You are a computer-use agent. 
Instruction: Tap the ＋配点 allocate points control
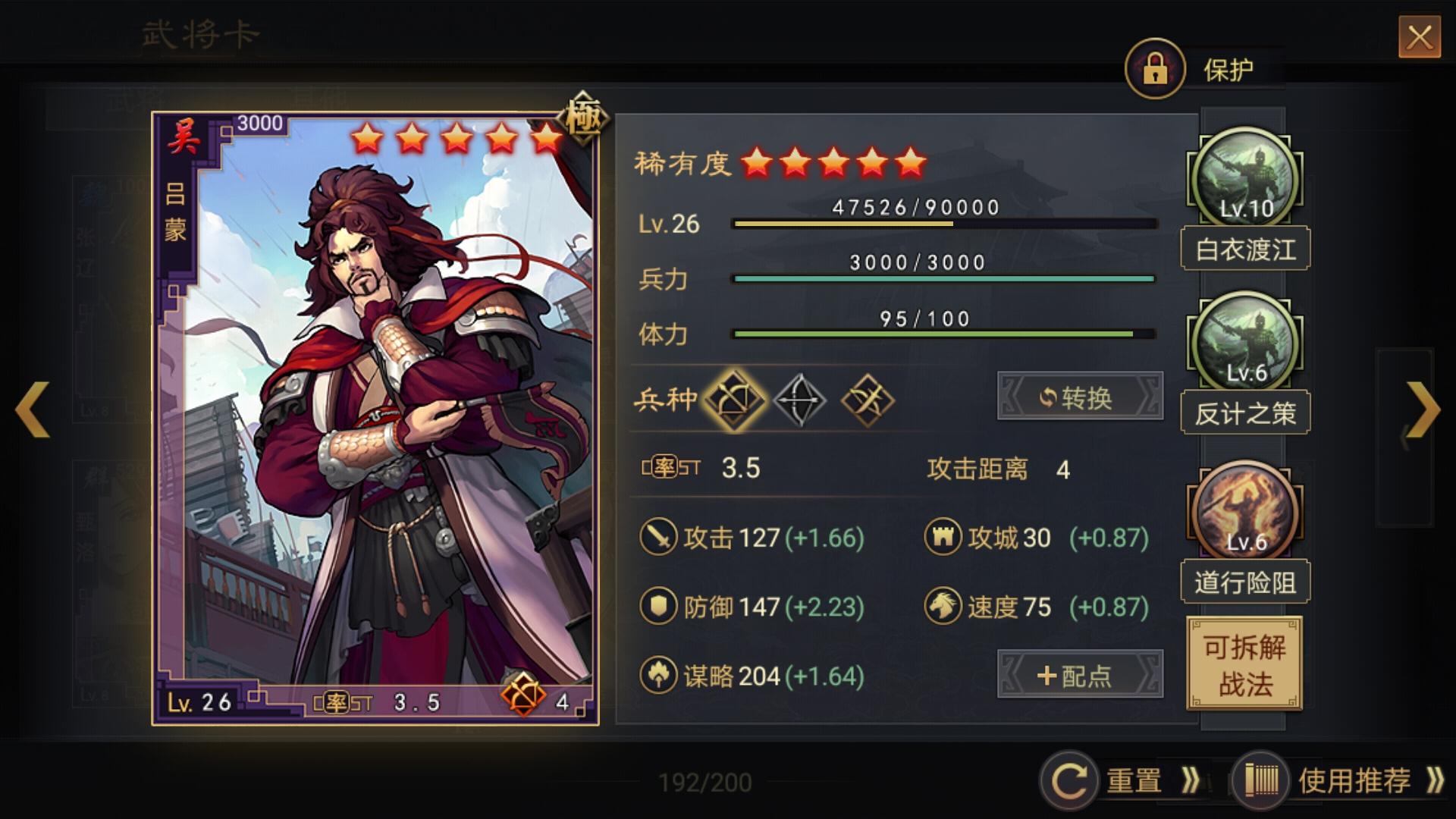click(x=1080, y=676)
